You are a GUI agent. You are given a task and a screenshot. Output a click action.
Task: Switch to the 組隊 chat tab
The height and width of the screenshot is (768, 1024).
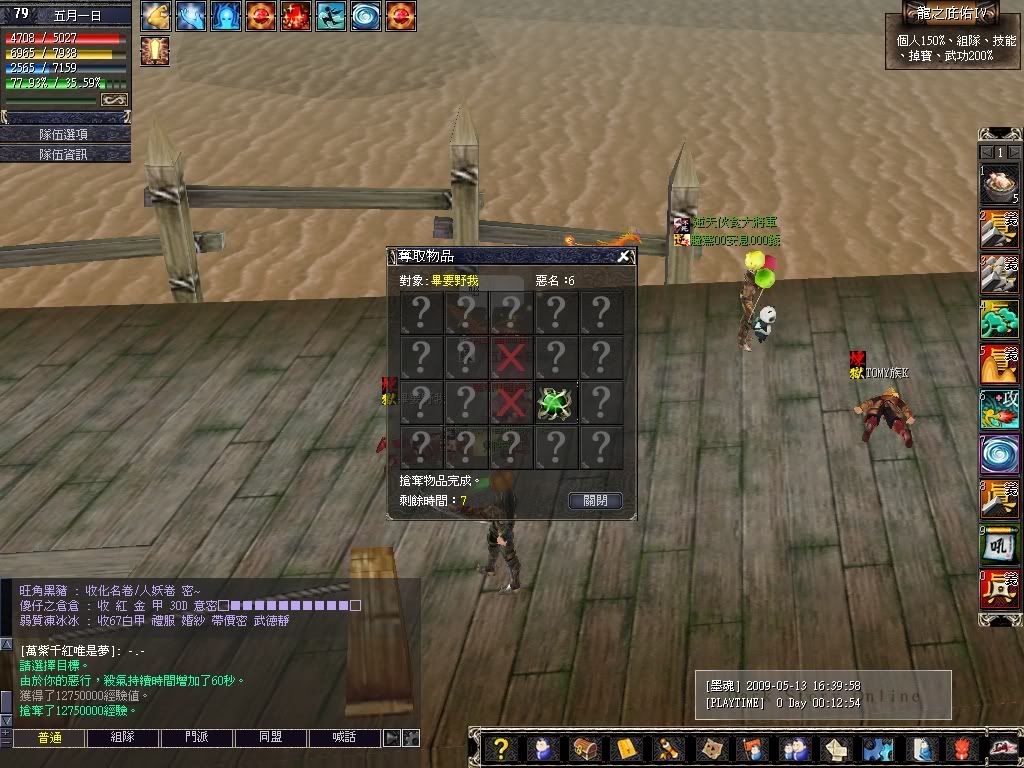123,738
